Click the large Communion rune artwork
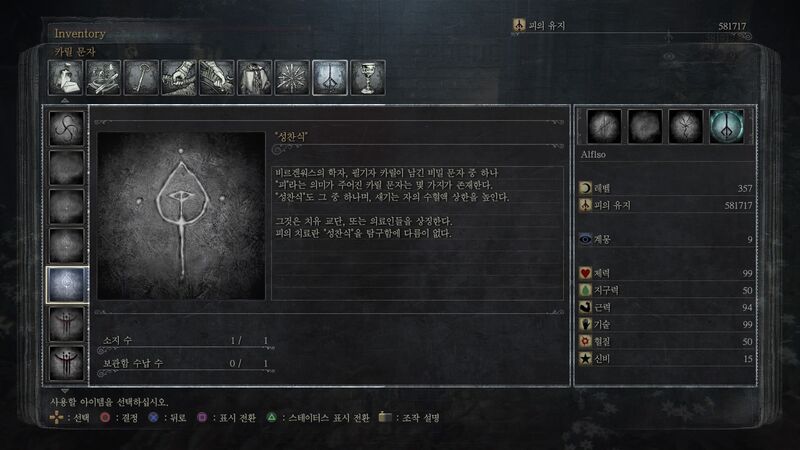Screen dimensions: 800x450 181,215
